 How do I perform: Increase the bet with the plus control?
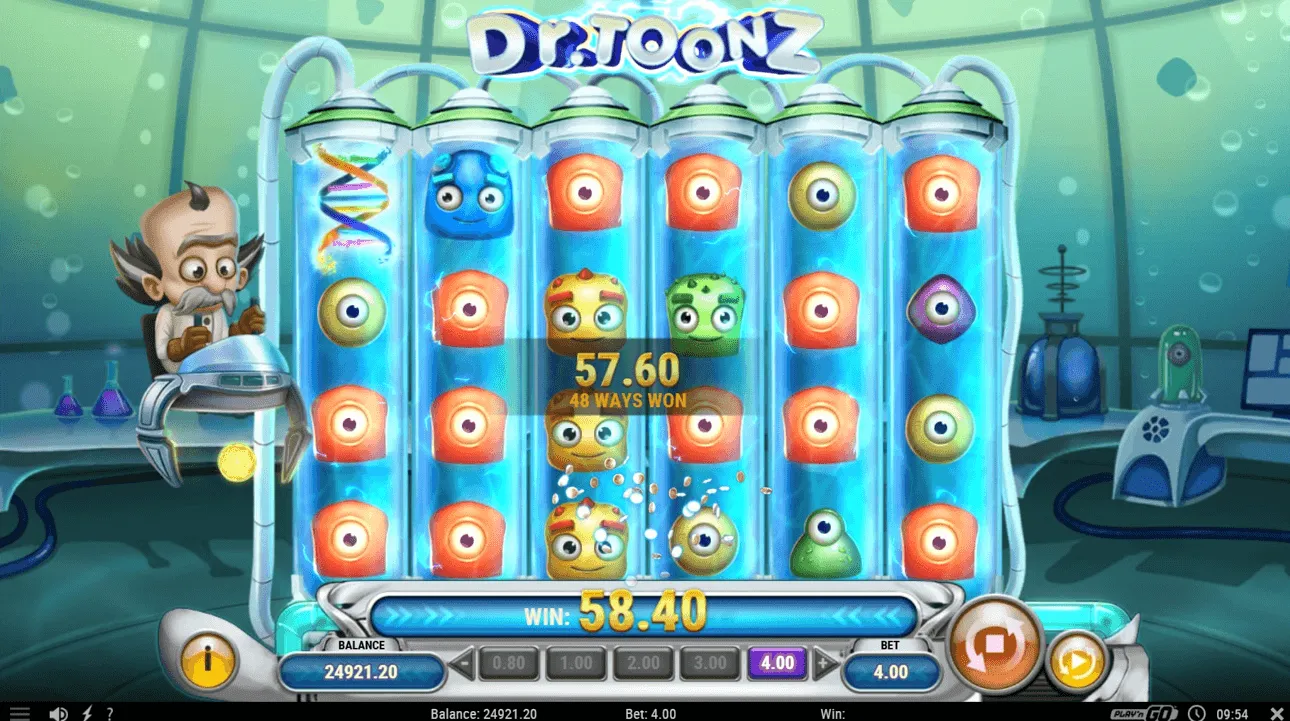(821, 662)
